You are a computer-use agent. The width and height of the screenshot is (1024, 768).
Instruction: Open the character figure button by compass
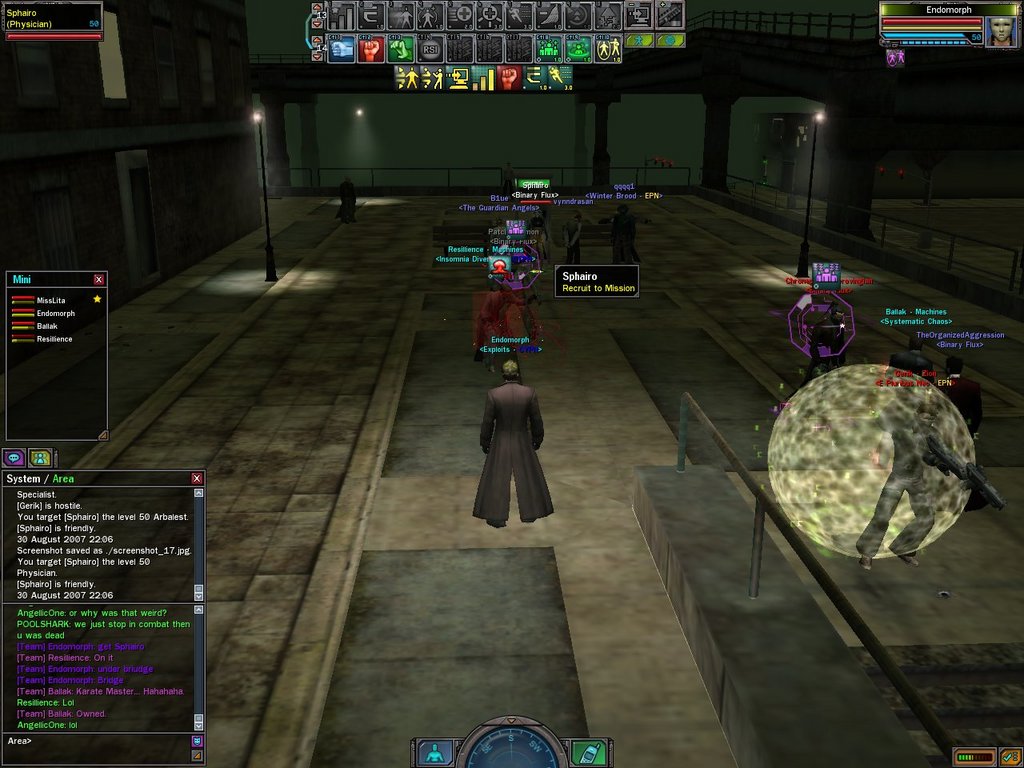point(434,752)
